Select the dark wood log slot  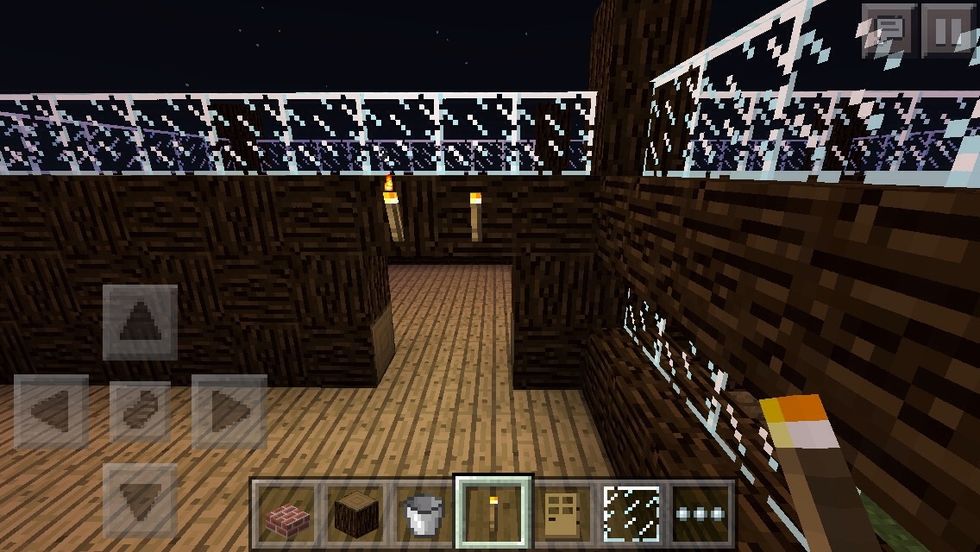point(353,515)
